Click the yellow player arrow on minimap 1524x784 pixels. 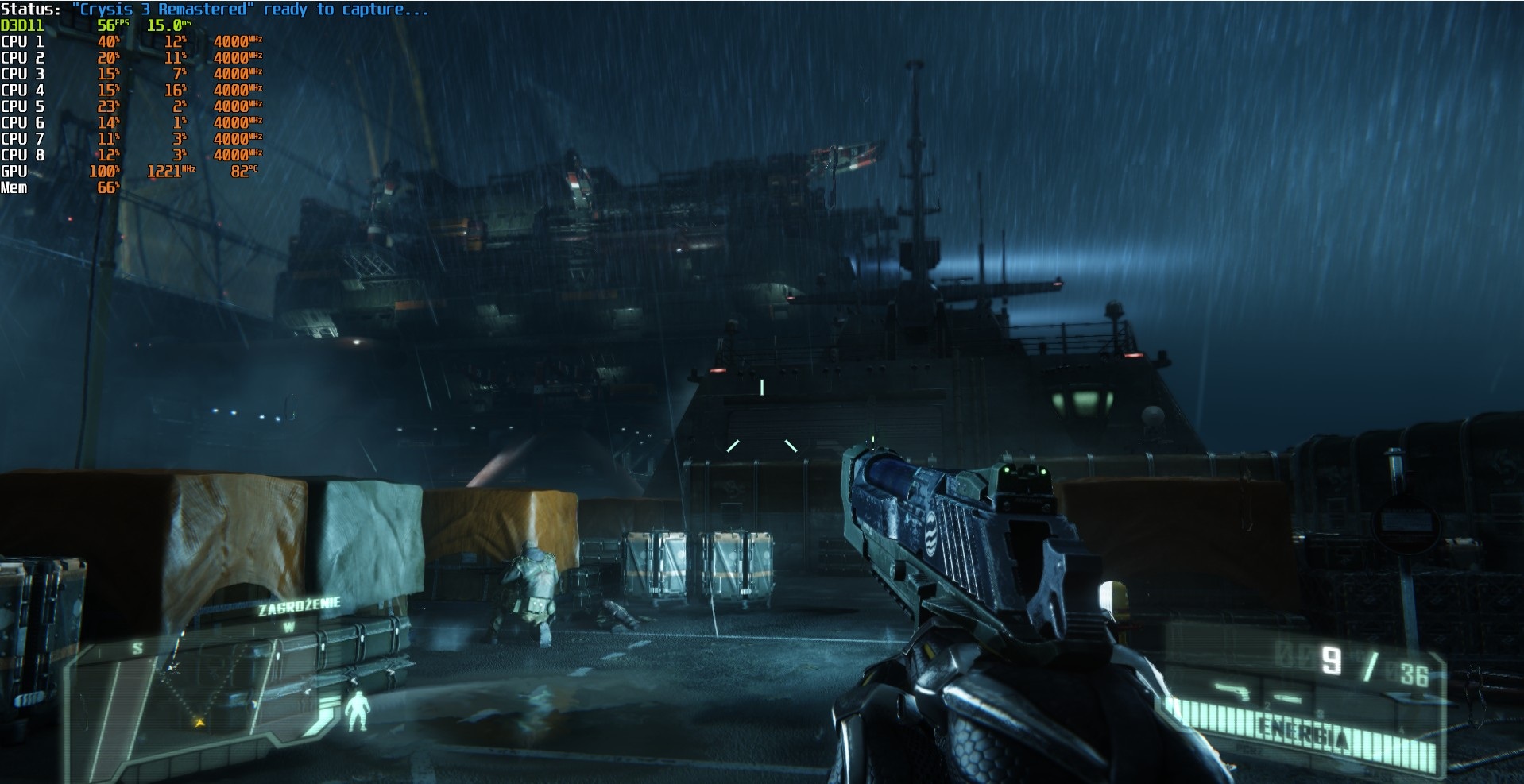[199, 723]
